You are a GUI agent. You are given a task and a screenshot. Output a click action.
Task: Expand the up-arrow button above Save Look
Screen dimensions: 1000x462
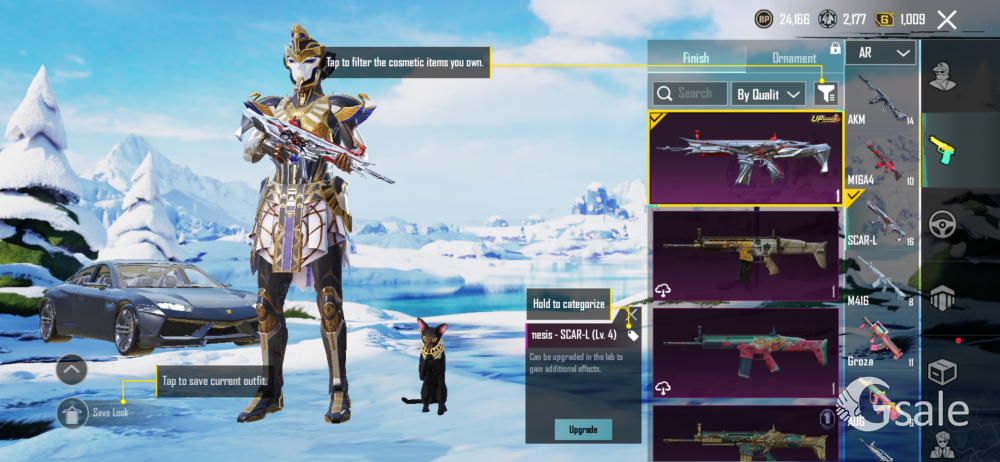coord(72,370)
